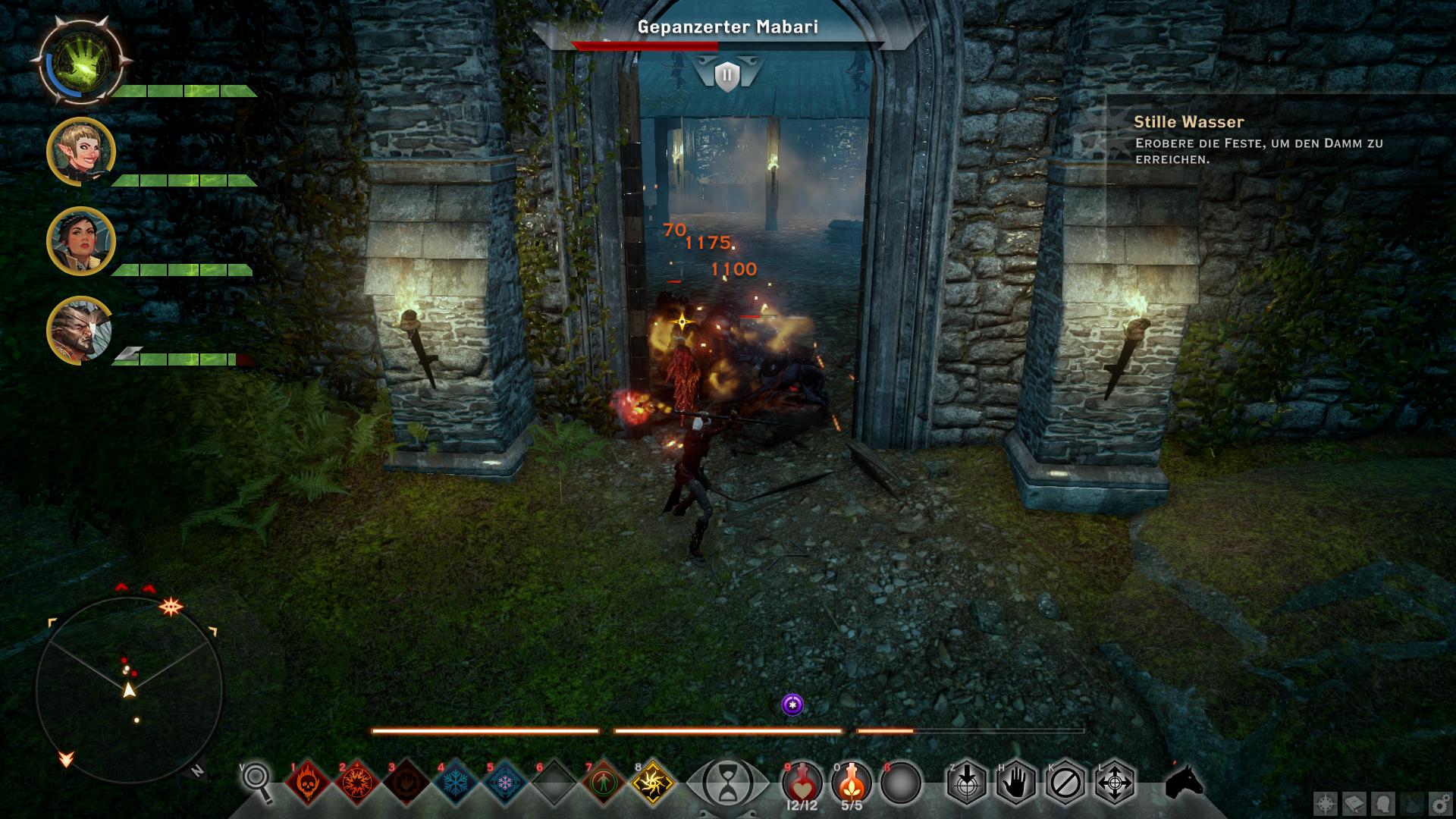Drink a heart health potion
1456x819 pixels.
(x=802, y=781)
